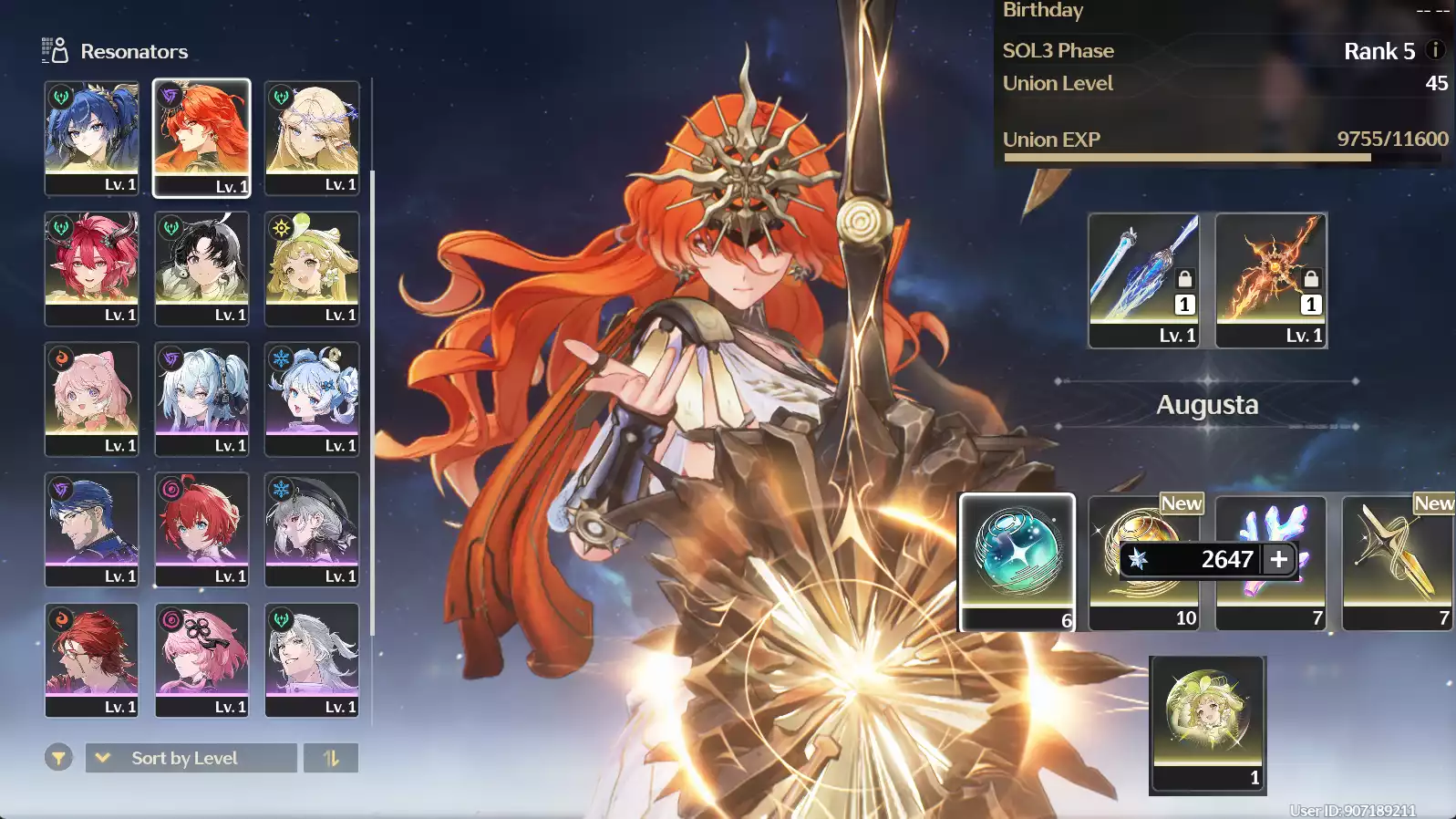Show SOL3 Phase rank info
The height and width of the screenshot is (819, 1456).
pos(1435,50)
